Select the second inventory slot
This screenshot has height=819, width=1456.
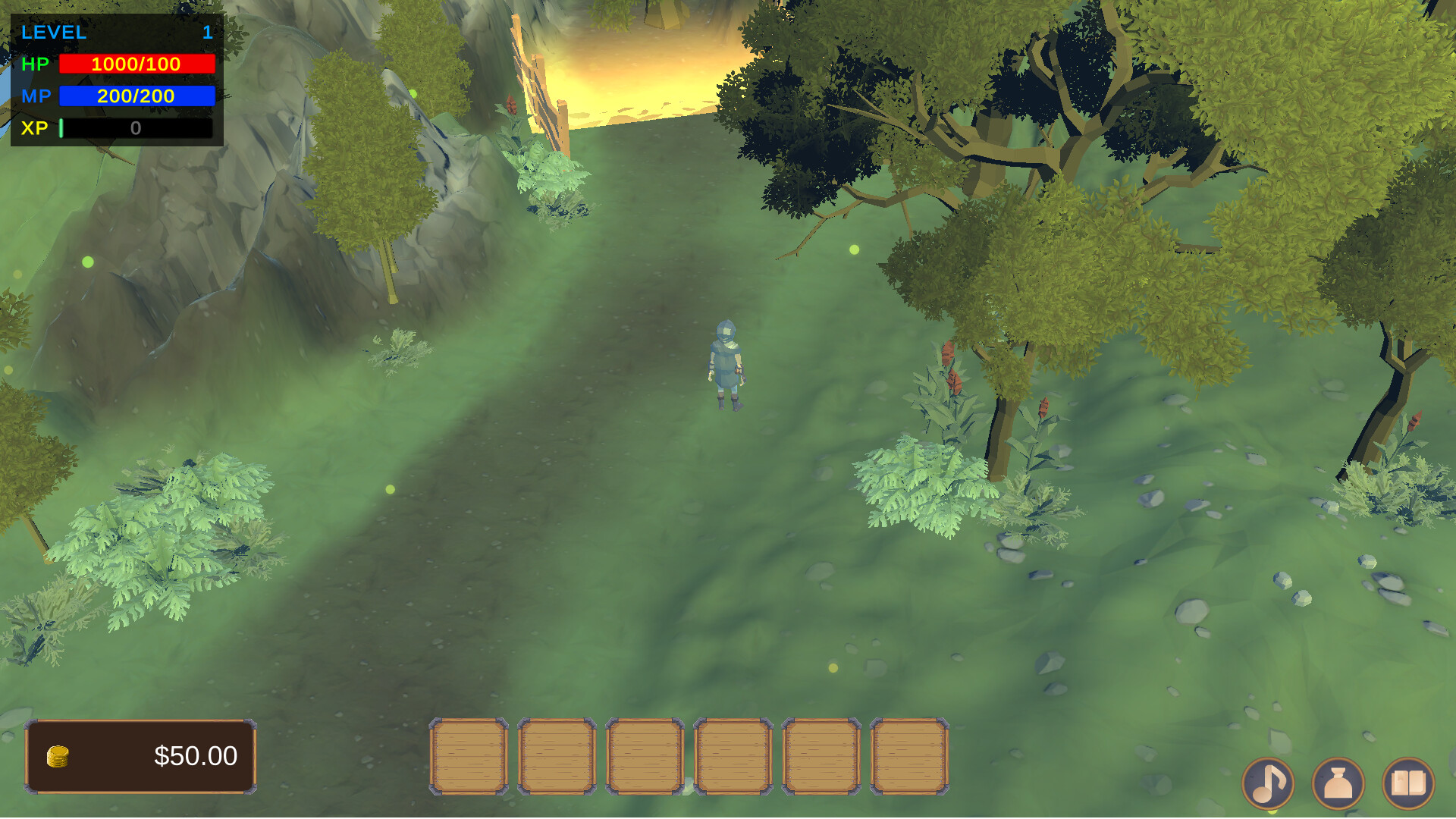[x=556, y=757]
